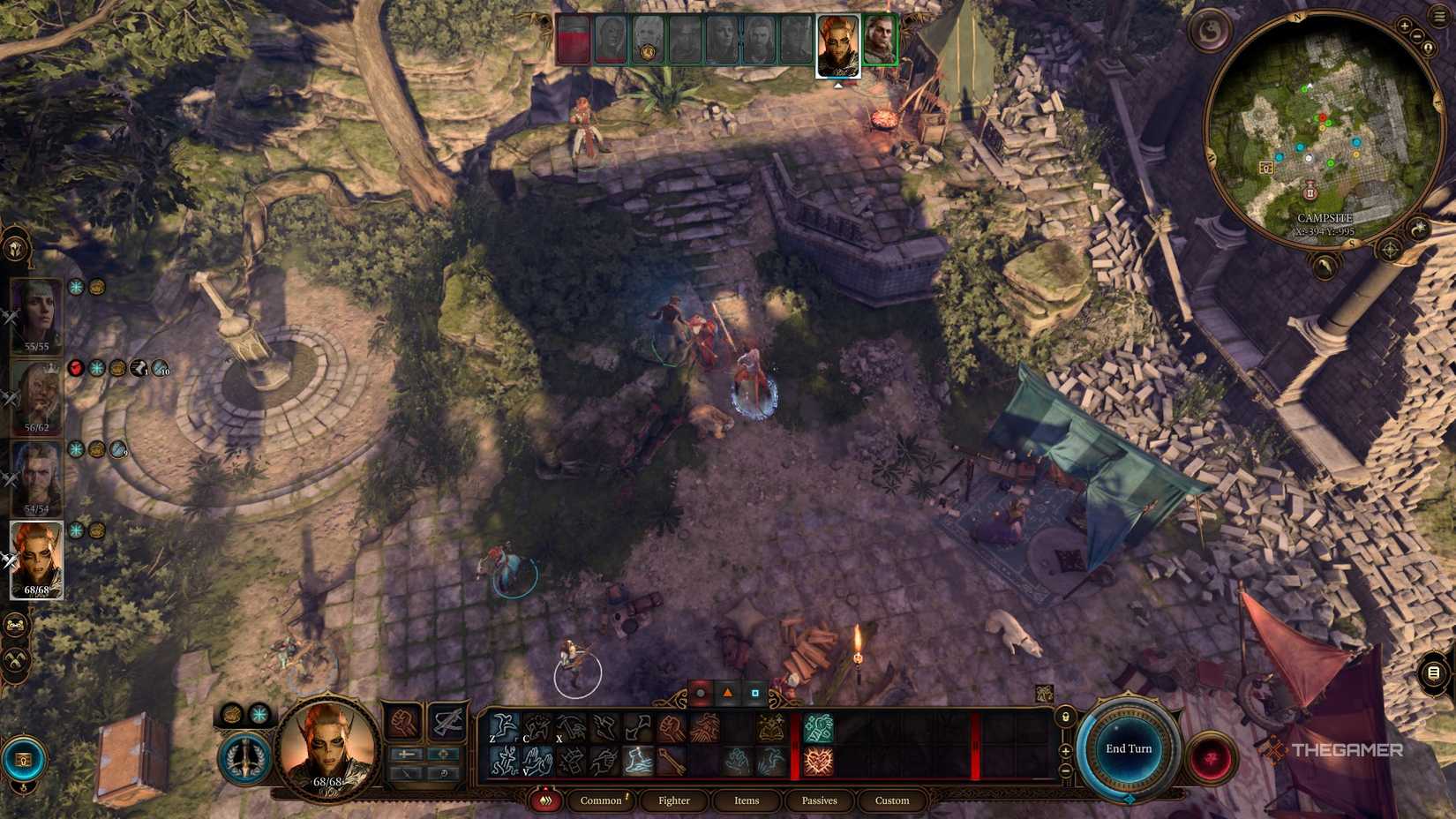
Task: Expand the selected character's portrait dropdown arrow
Action: point(838,85)
